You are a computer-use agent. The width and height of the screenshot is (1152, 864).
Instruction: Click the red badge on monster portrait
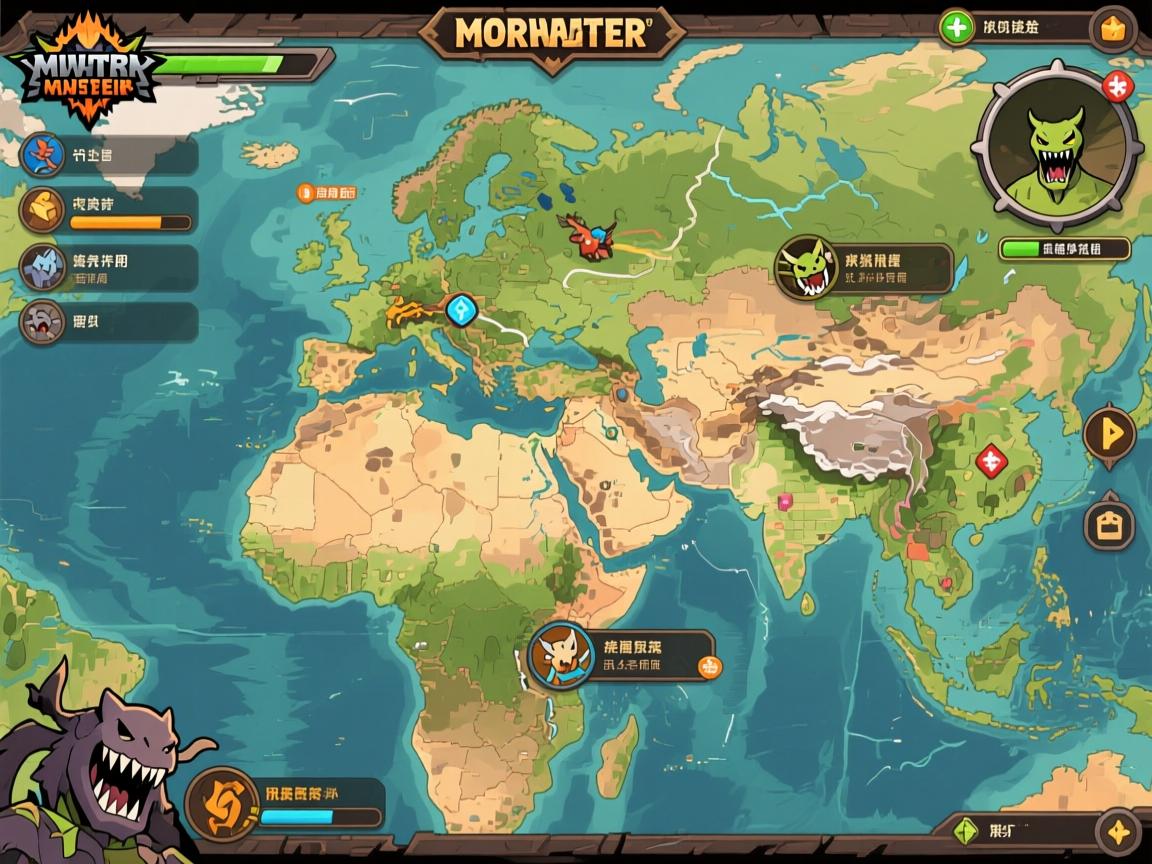point(1117,86)
